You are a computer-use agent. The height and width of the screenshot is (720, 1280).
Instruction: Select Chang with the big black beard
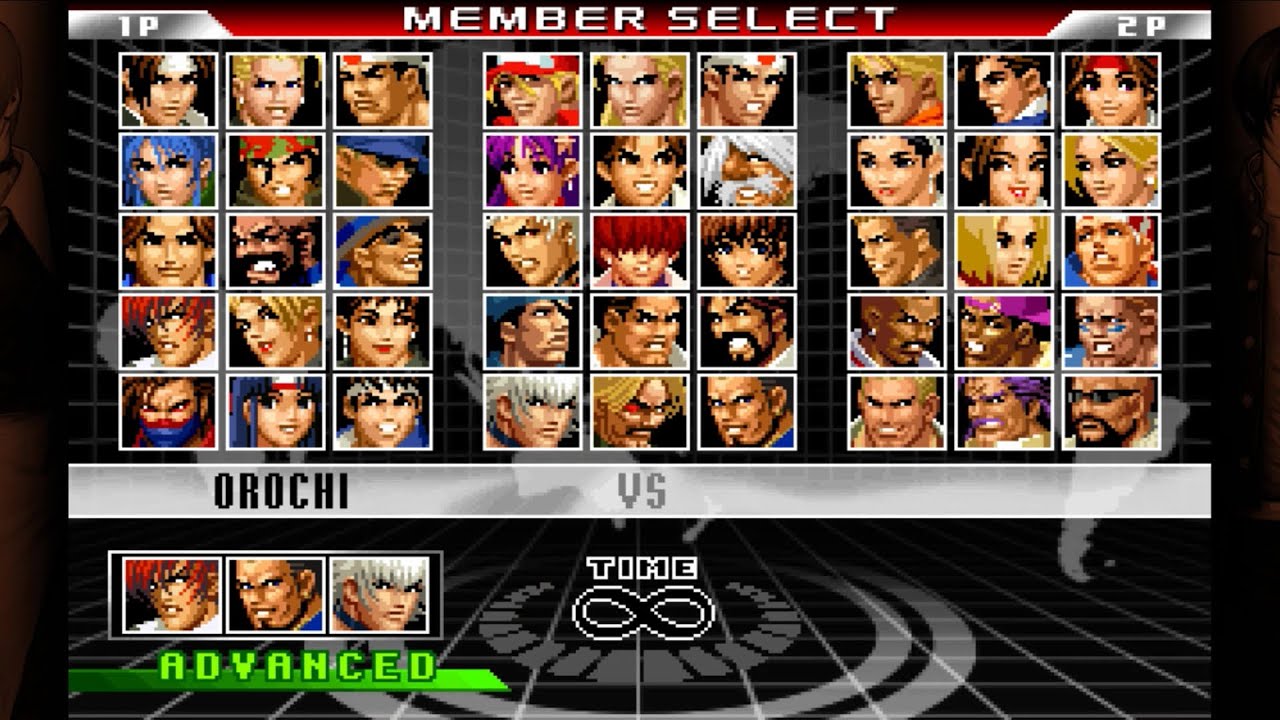click(x=275, y=250)
